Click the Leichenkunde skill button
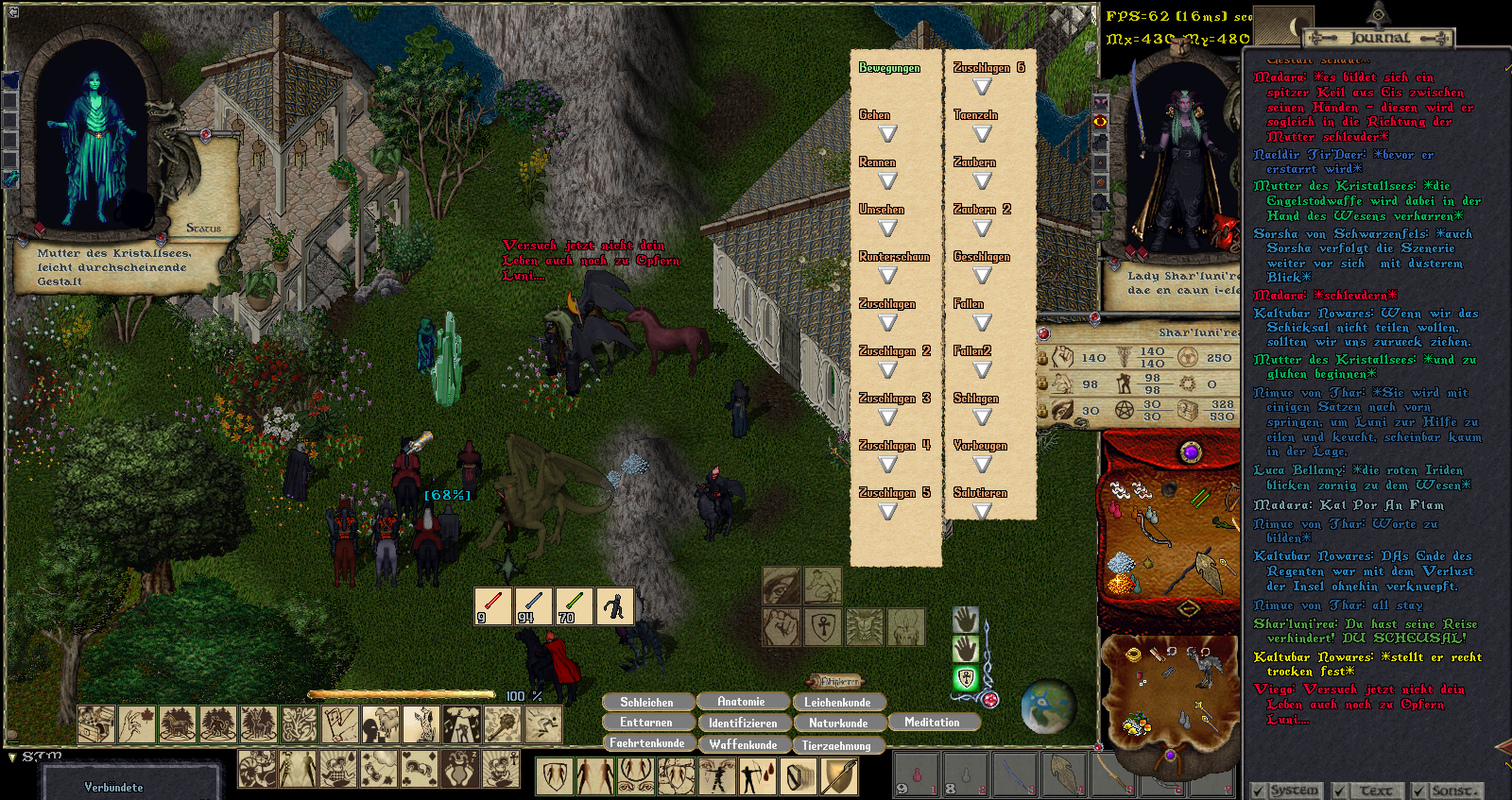 pos(838,702)
